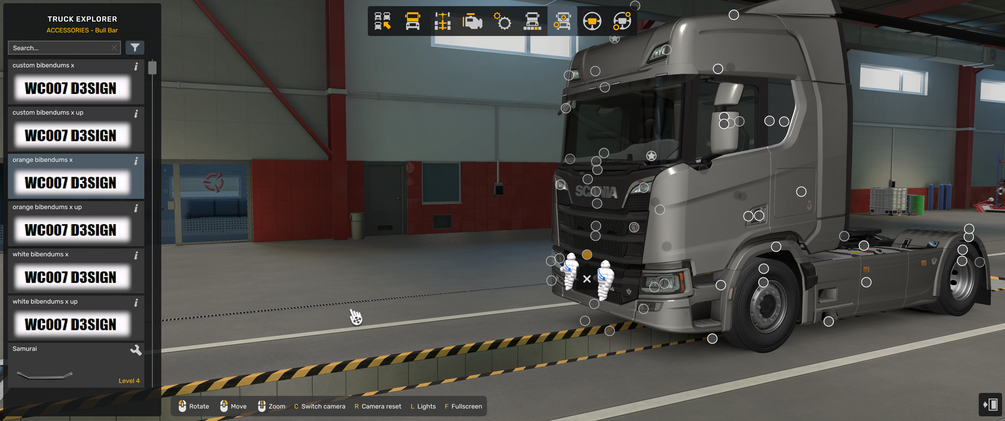Select the 'custom bibendums x' bull bar
The image size is (1005, 421).
(71, 88)
